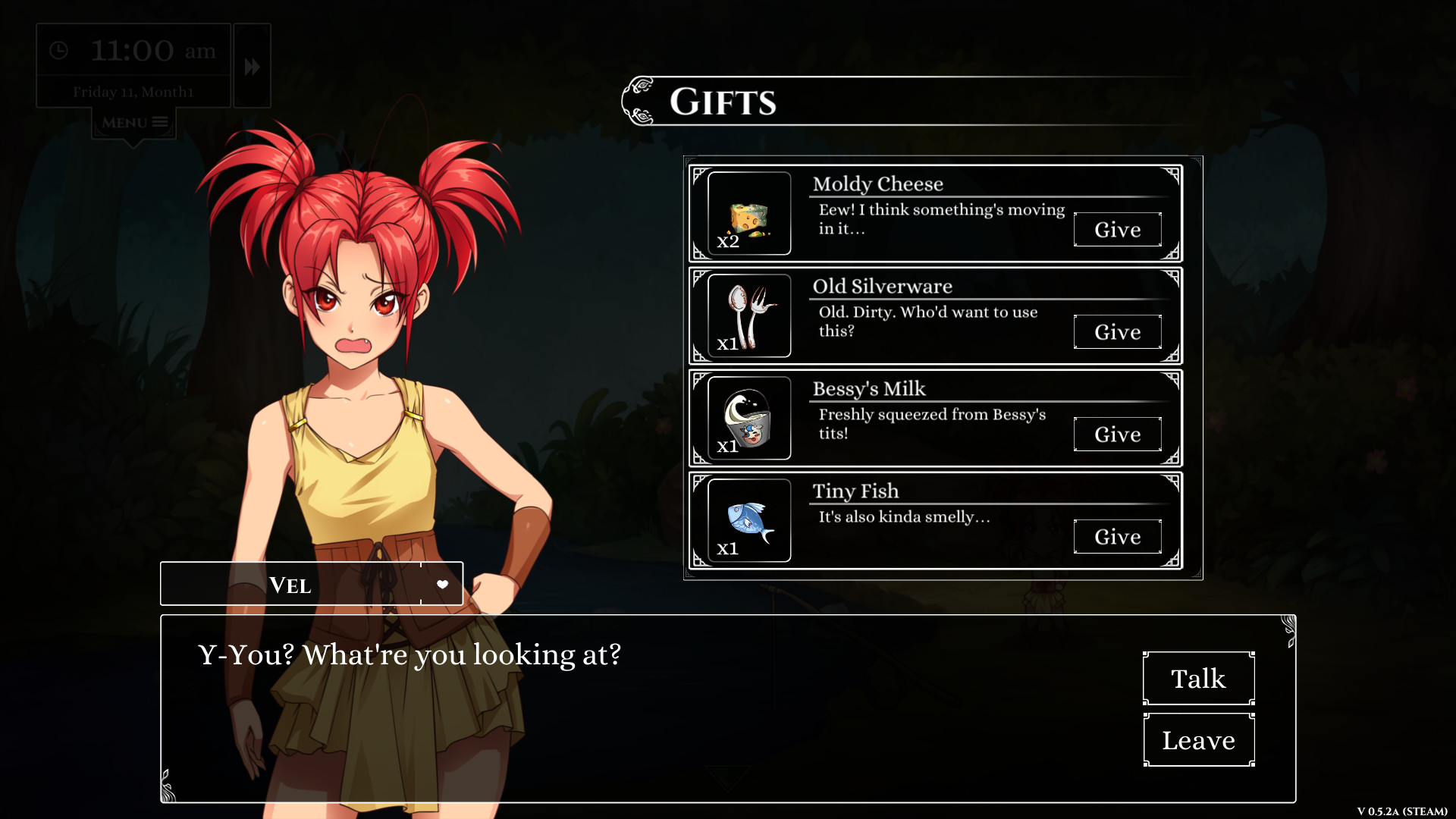Select the Talk option
Image resolution: width=1456 pixels, height=819 pixels.
[x=1197, y=679]
